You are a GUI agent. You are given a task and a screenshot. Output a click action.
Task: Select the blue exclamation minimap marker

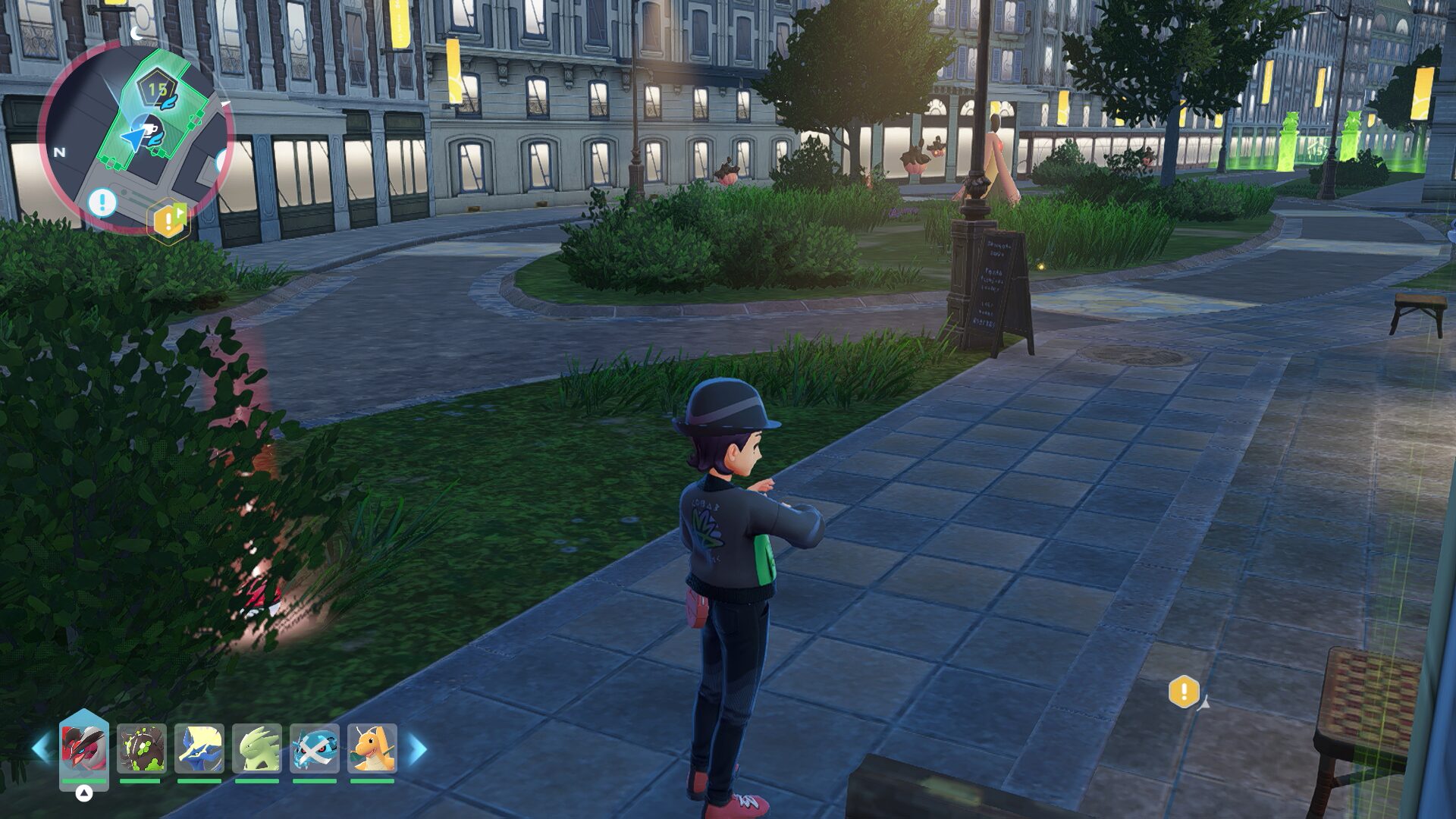coord(102,202)
